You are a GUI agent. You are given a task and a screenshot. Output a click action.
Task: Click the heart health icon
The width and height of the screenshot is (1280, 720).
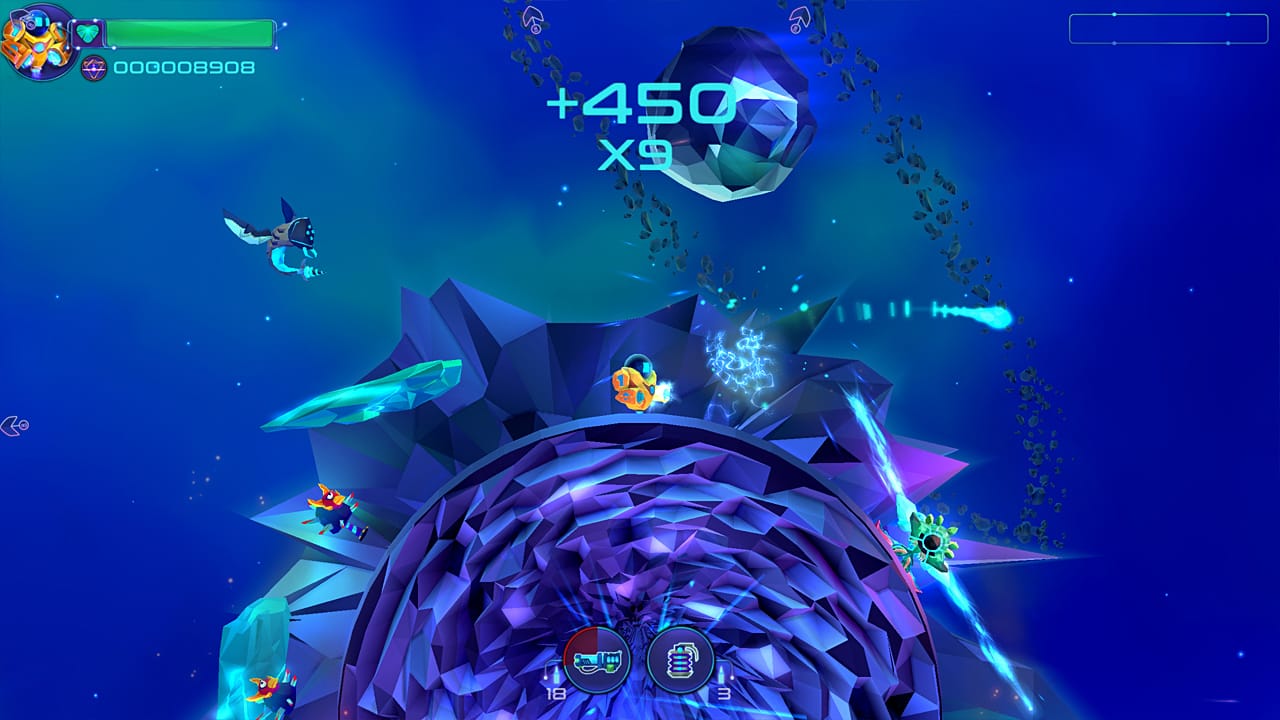click(88, 33)
